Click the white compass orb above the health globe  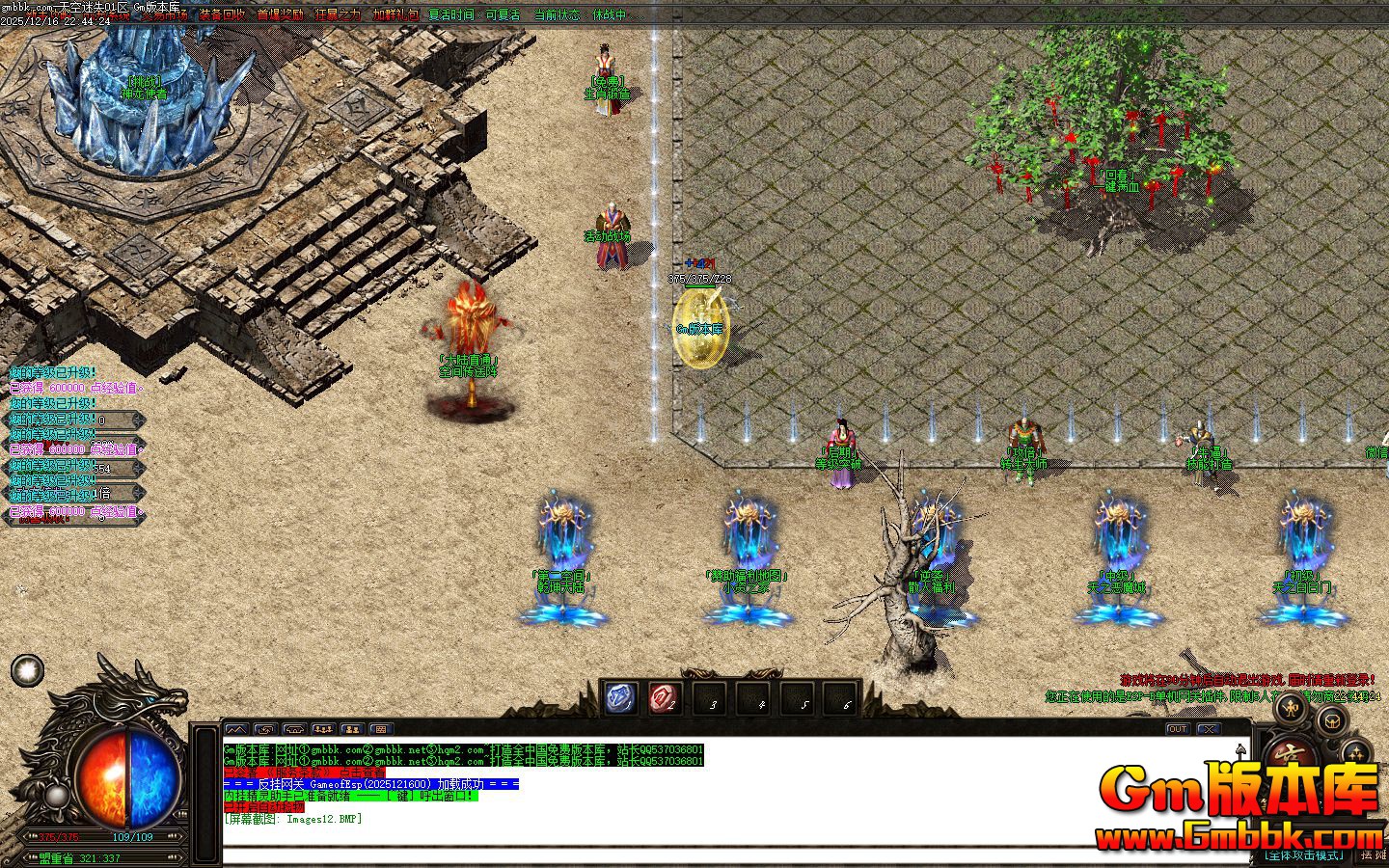[25, 671]
